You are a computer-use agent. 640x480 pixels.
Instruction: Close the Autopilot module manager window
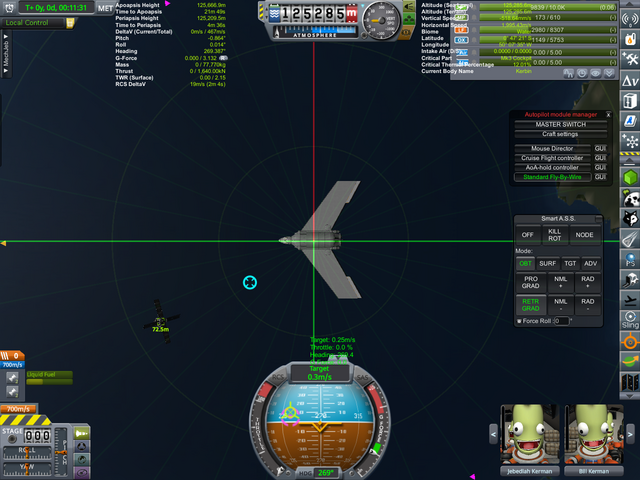608,115
